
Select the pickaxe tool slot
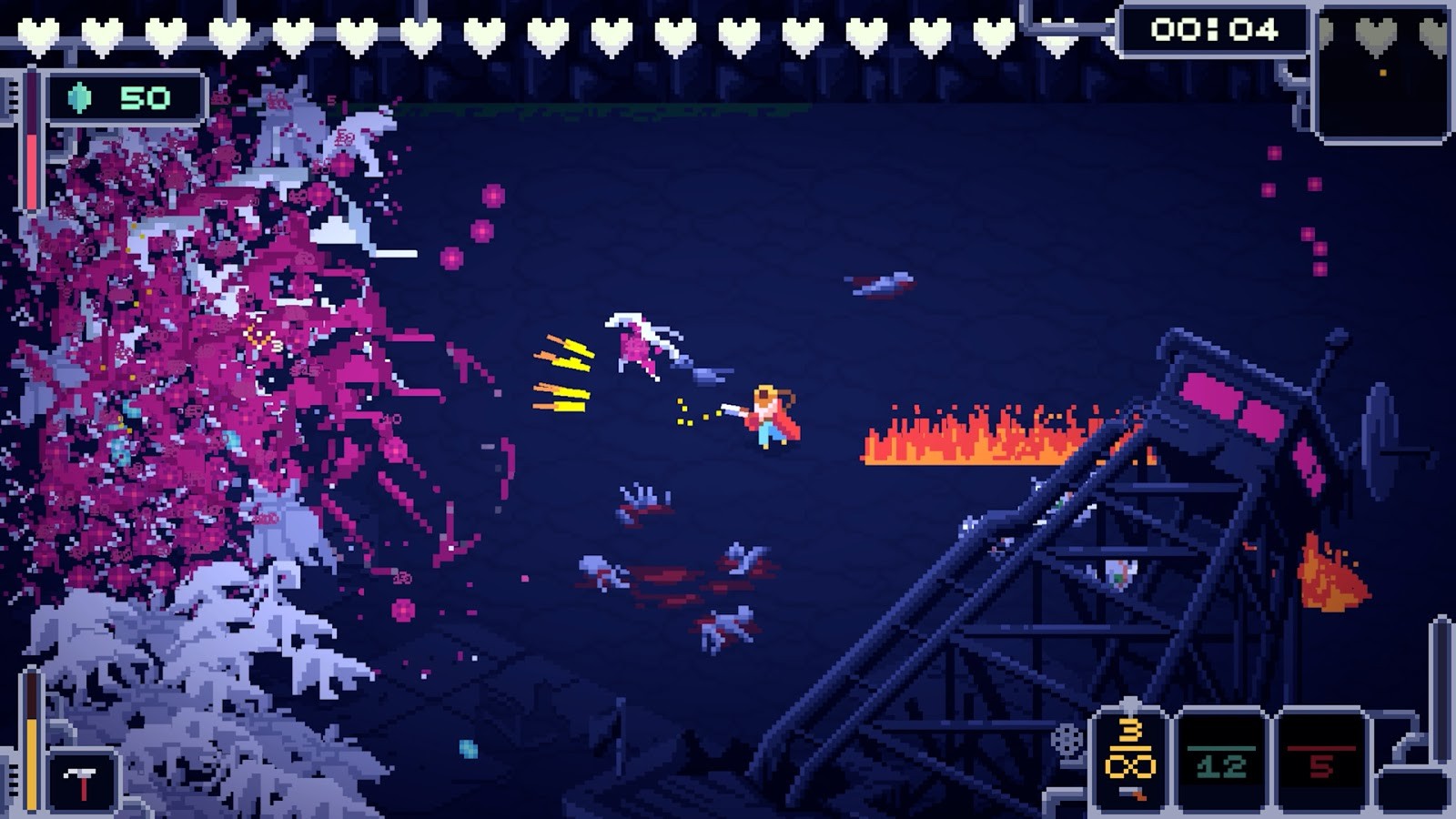point(83,781)
